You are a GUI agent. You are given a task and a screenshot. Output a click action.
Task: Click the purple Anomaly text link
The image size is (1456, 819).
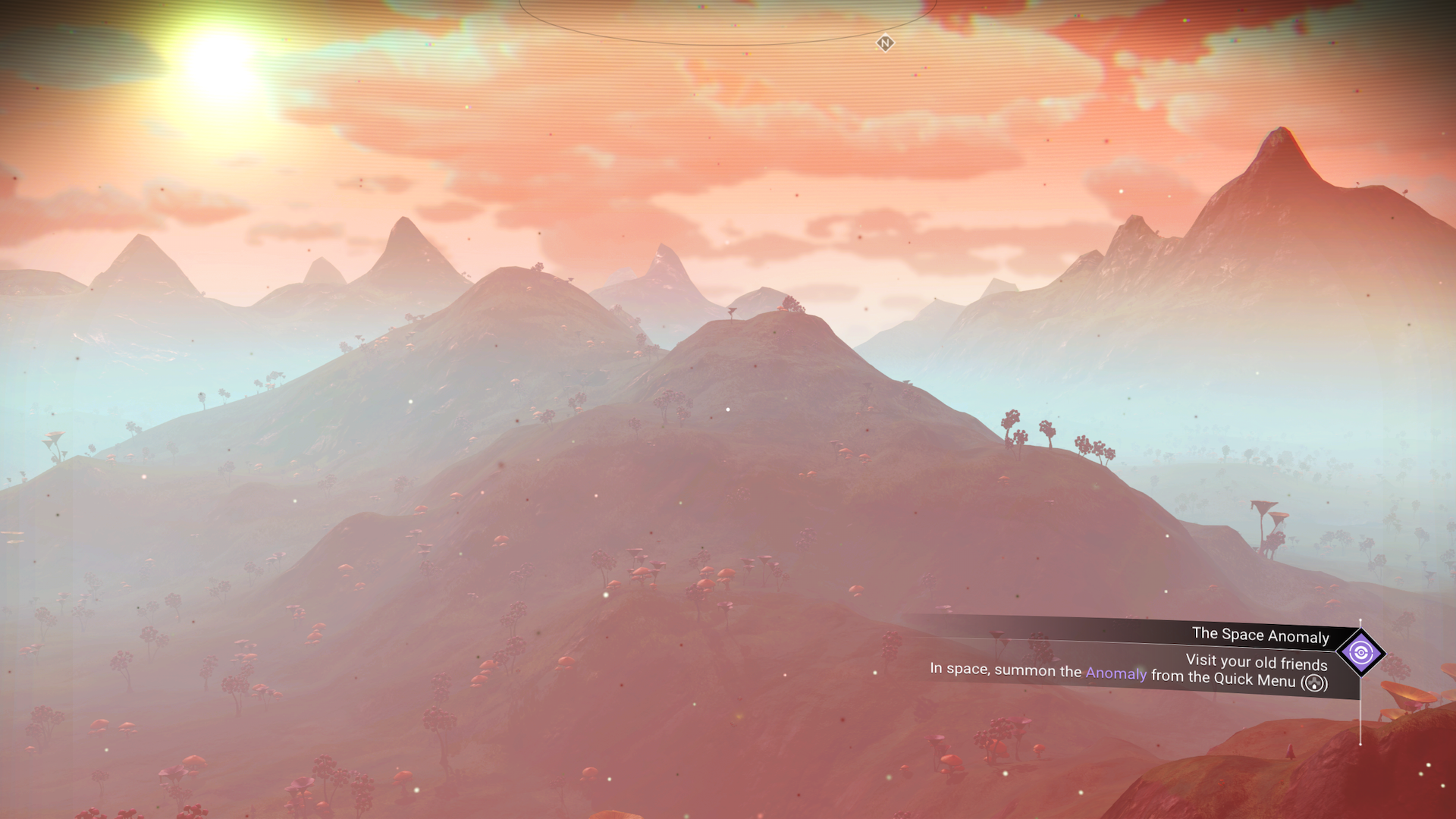pos(1116,673)
